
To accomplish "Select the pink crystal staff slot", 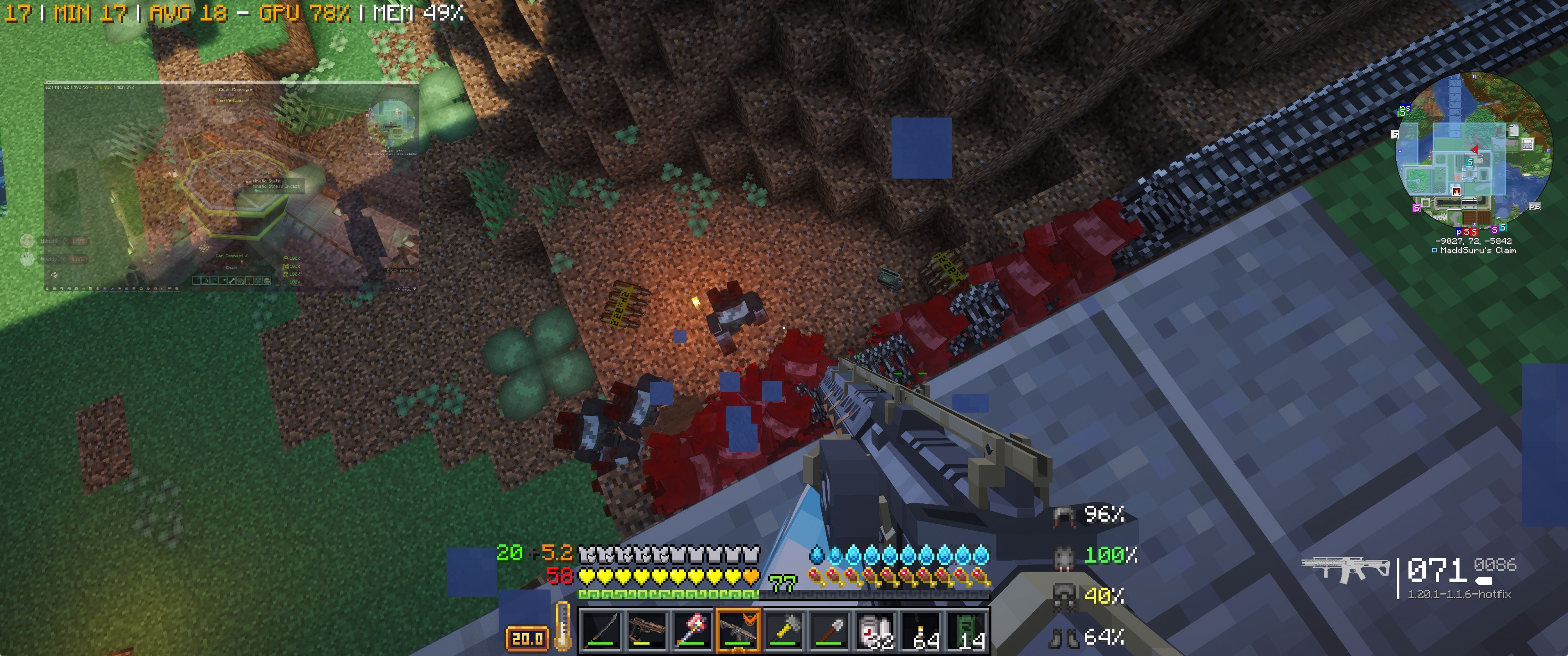I will pos(692,630).
